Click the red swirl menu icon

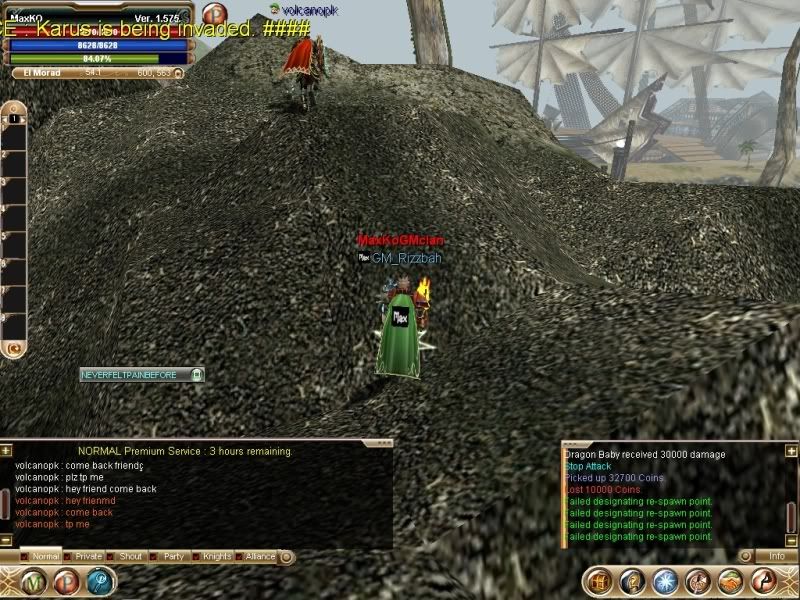click(763, 580)
